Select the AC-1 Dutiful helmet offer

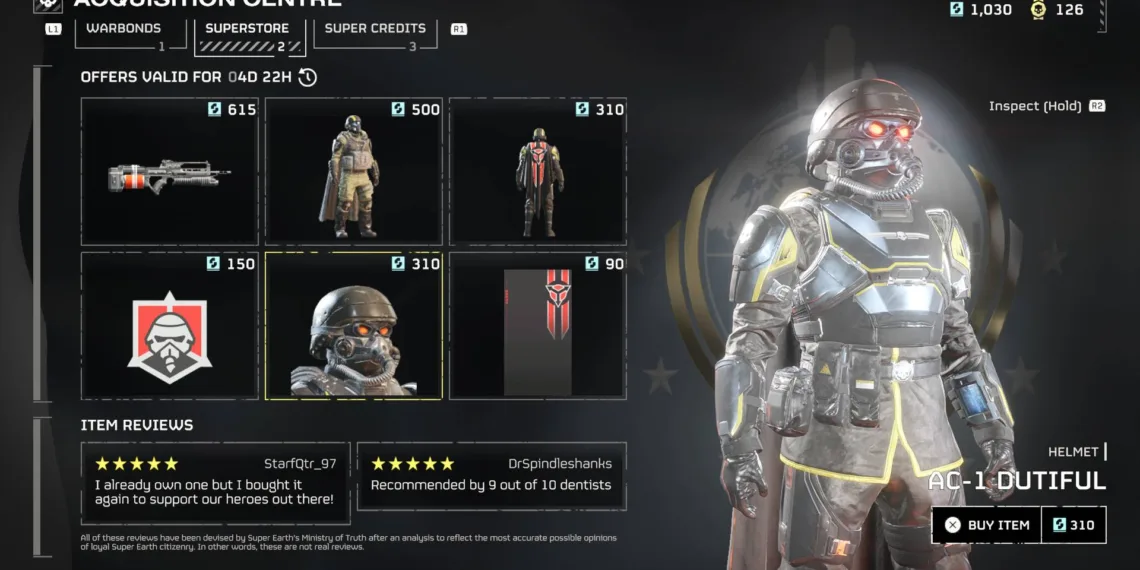[354, 325]
